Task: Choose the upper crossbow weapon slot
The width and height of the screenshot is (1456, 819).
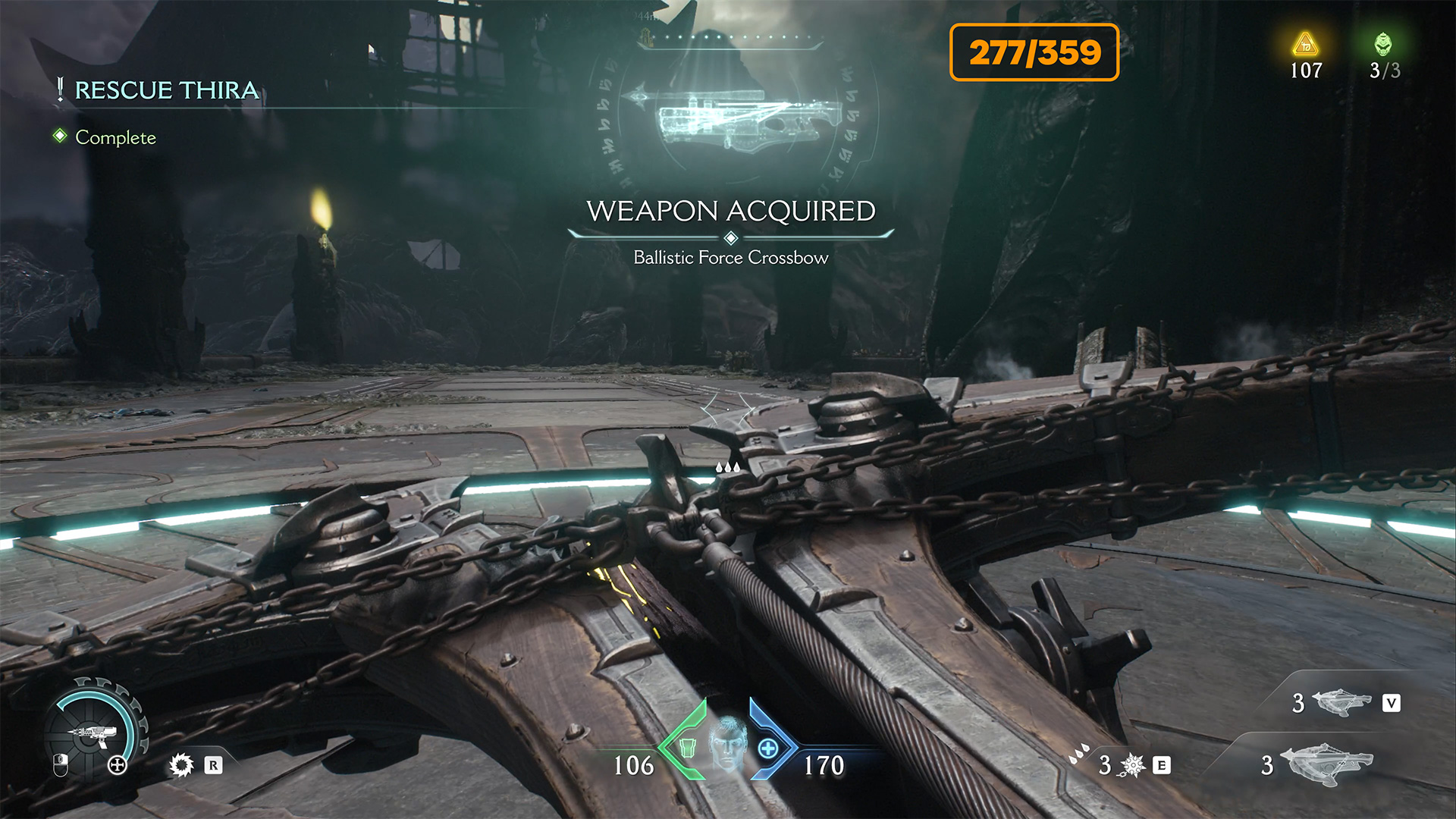Action: pos(1341,702)
